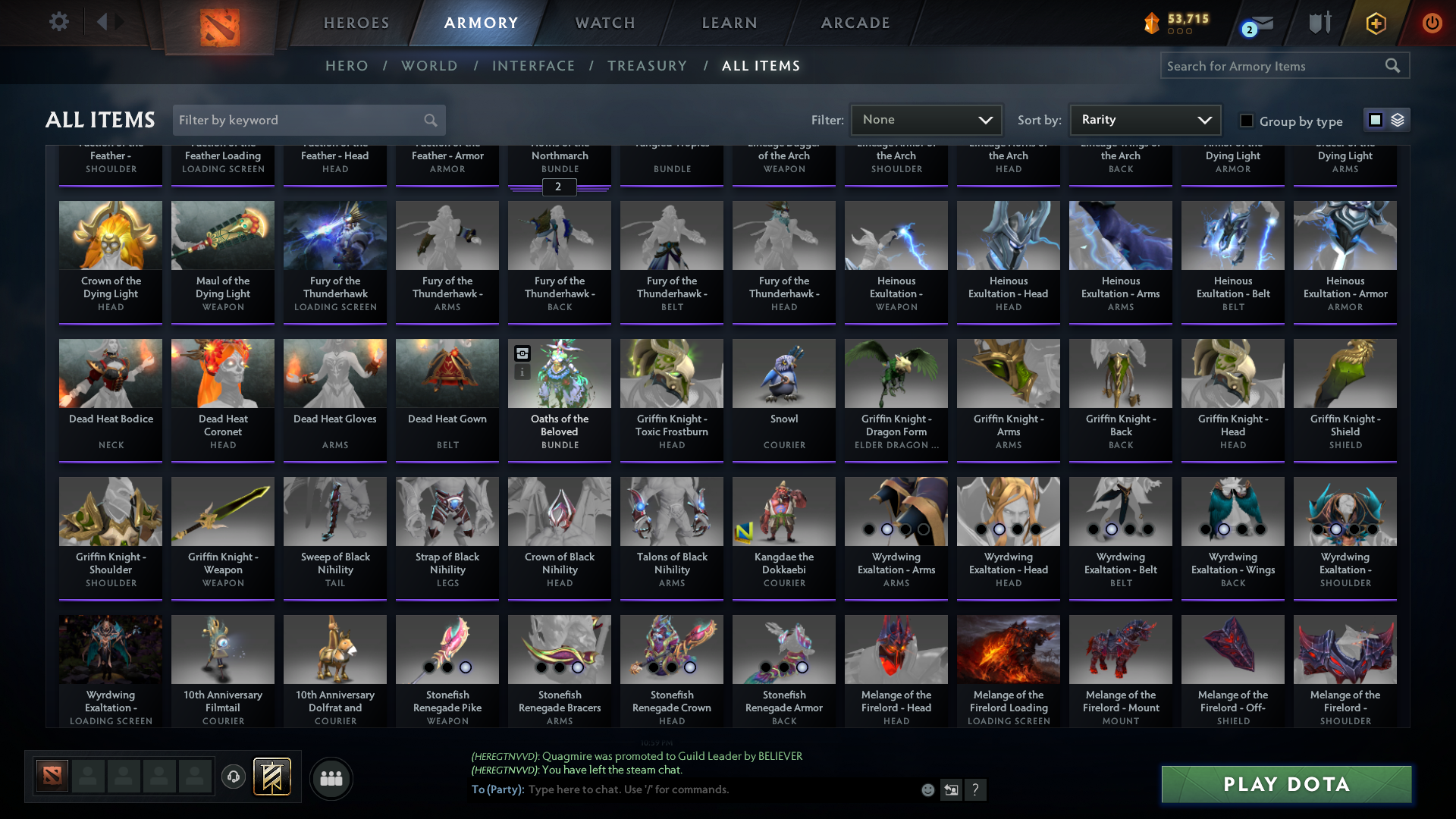This screenshot has height=819, width=1456.
Task: Open the armory battle gear icon
Action: point(1319,23)
